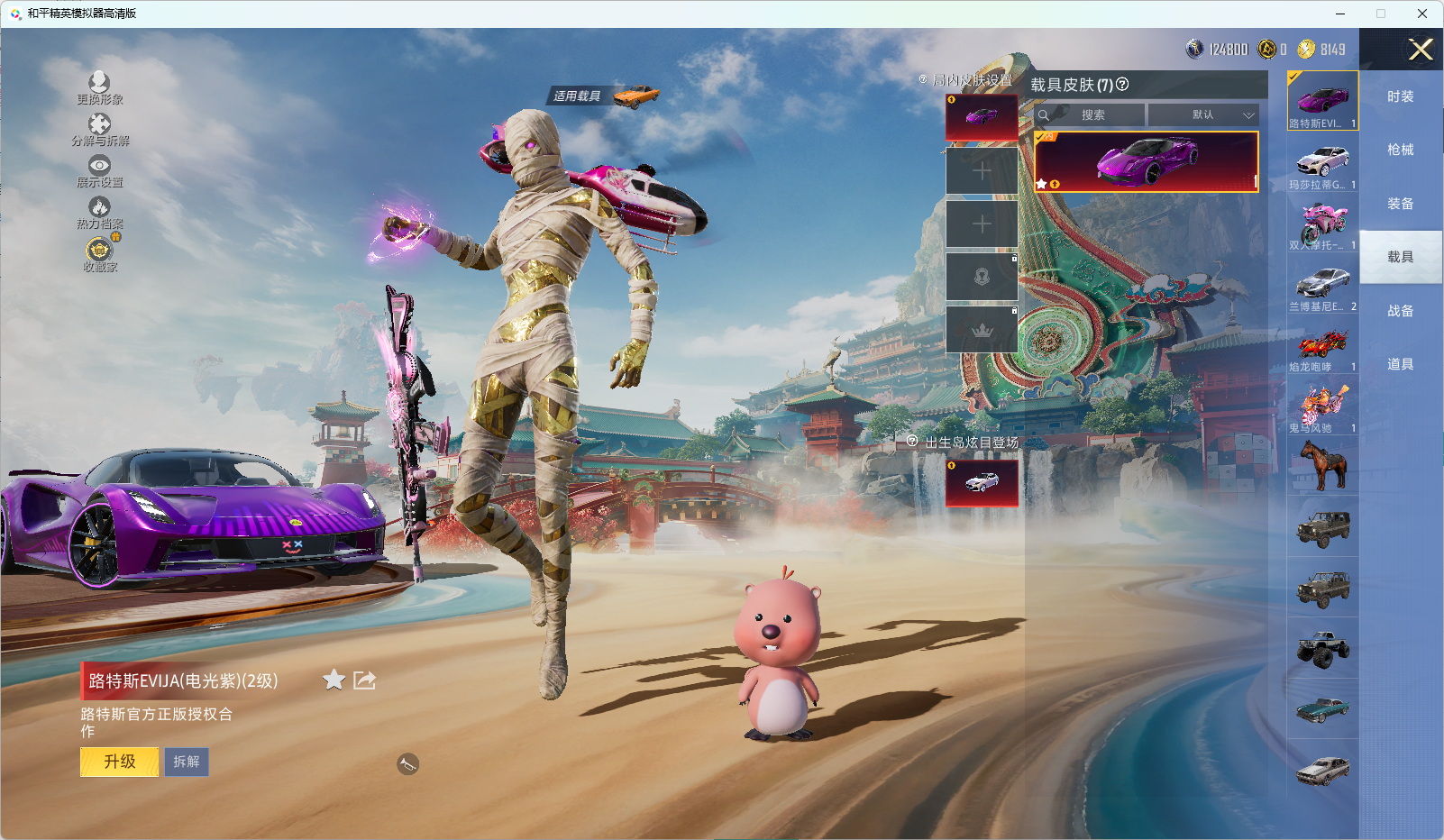Close the wardrobe with the X button
The image size is (1444, 840).
click(x=1421, y=50)
